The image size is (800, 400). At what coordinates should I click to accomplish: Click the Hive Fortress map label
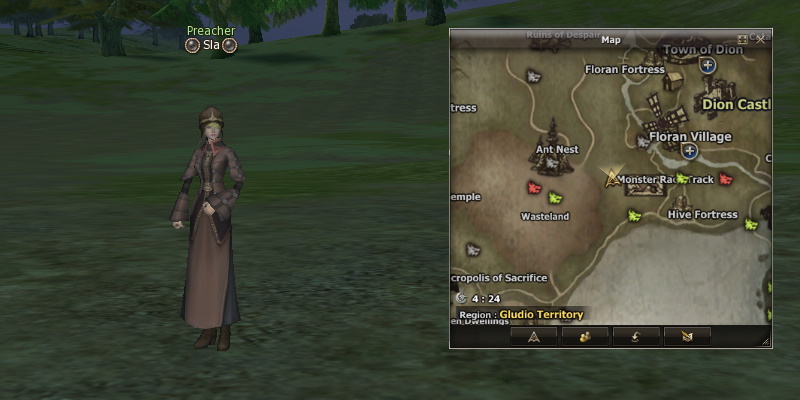pyautogui.click(x=702, y=215)
